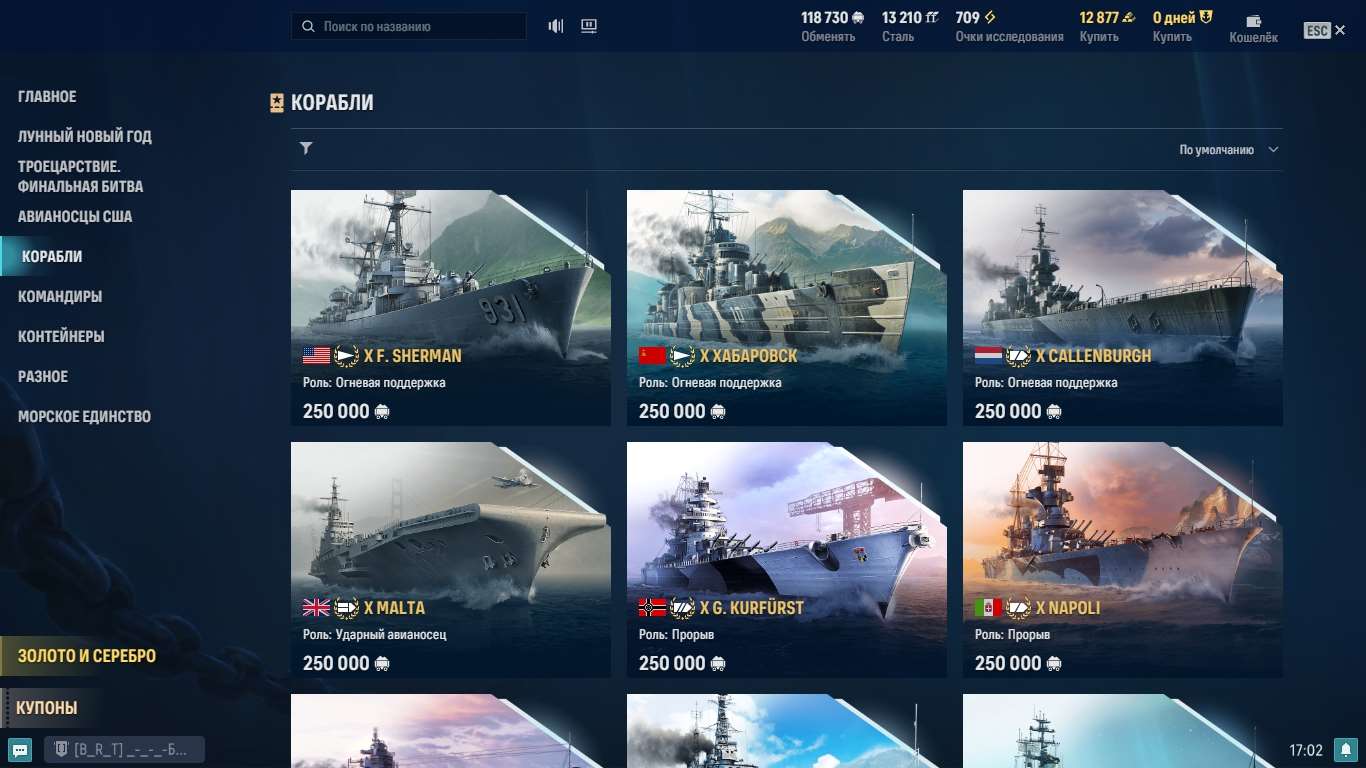
Task: Open the sound settings icon beside the search bar
Action: coord(555,25)
